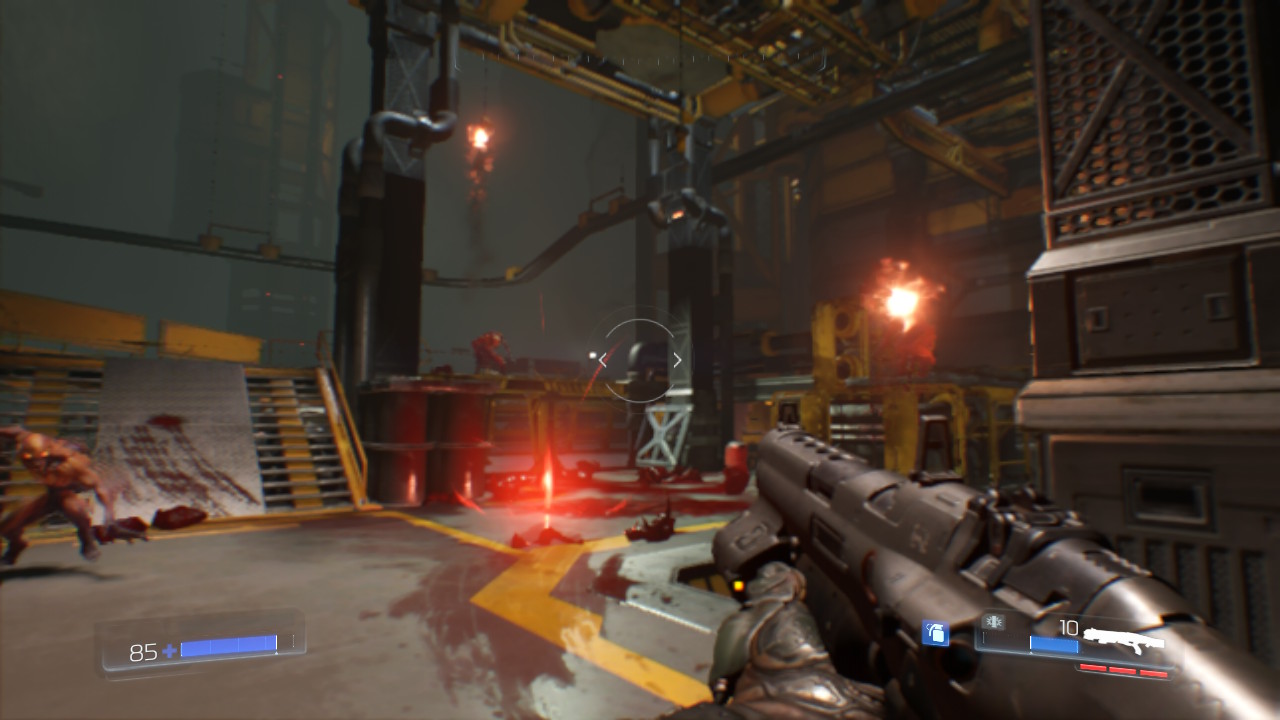This screenshot has width=1280, height=720.
Task: Click the first red reserve ammo segment
Action: pyautogui.click(x=1095, y=667)
